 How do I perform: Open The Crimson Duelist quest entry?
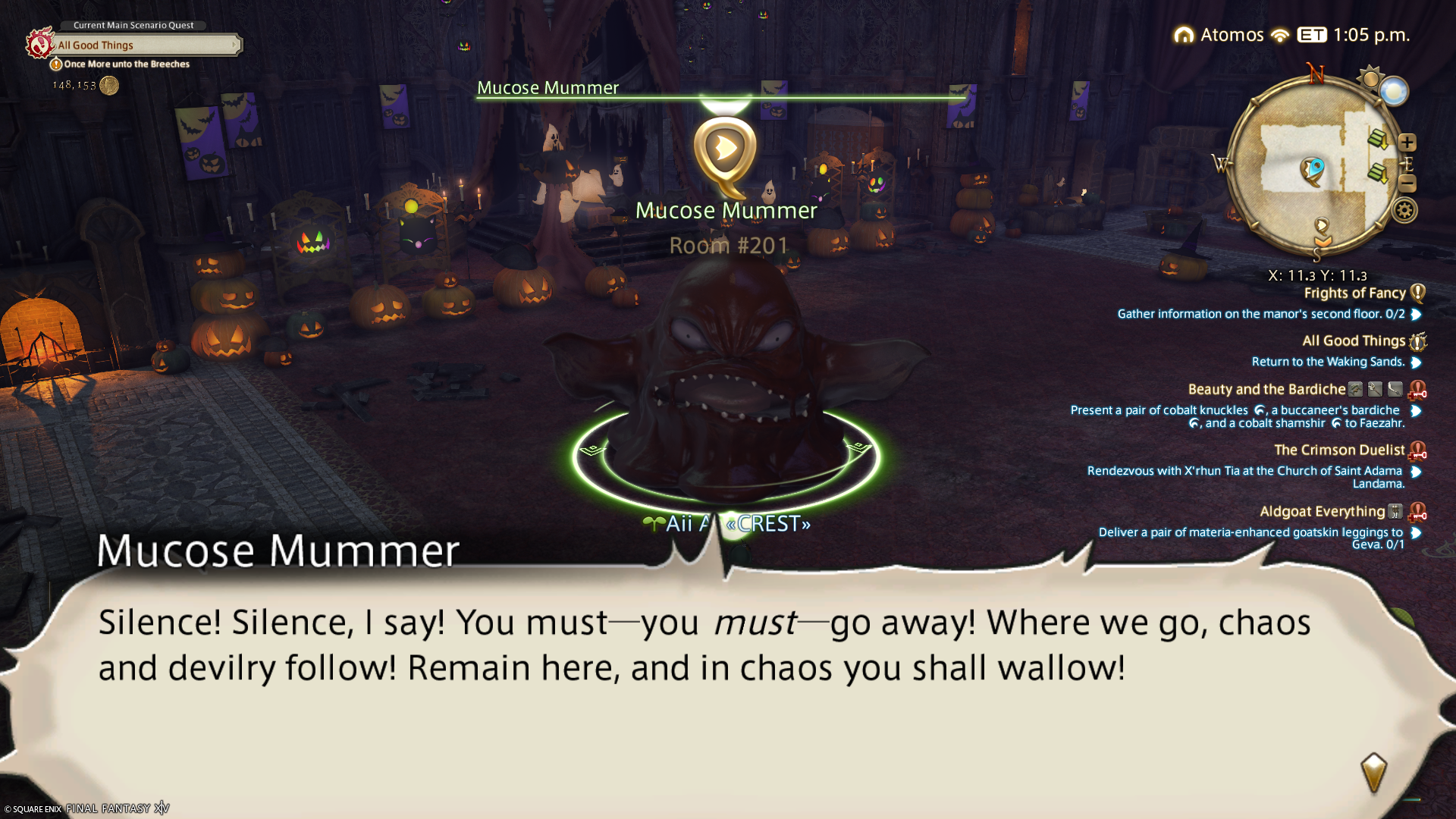click(1339, 450)
